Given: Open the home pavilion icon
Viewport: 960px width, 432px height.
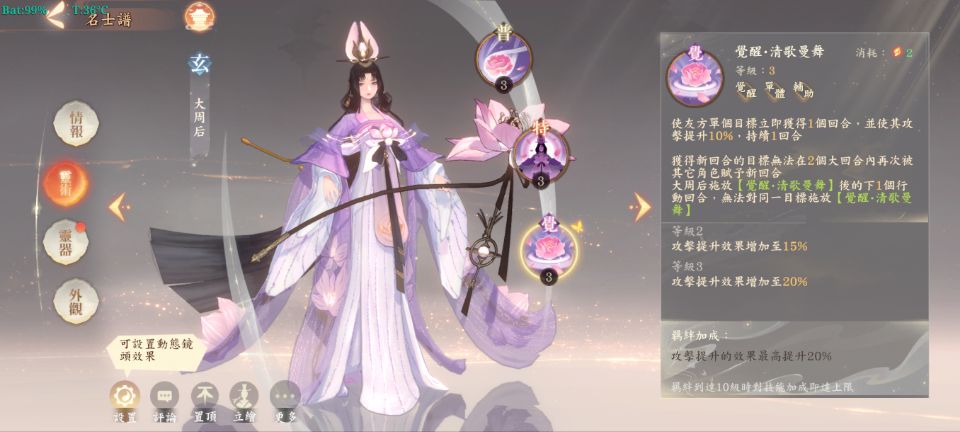Looking at the screenshot, I should pyautogui.click(x=198, y=16).
